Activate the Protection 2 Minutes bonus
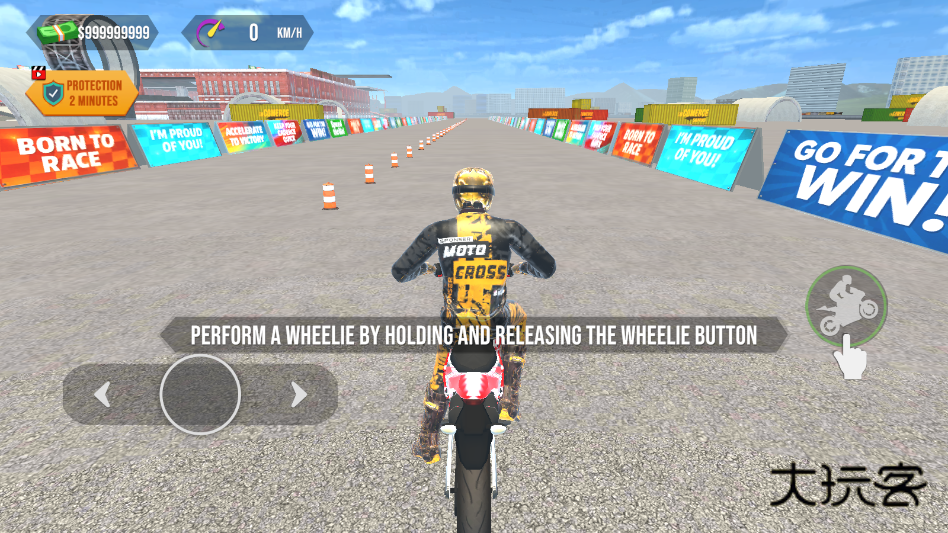This screenshot has width=948, height=533. pos(82,93)
